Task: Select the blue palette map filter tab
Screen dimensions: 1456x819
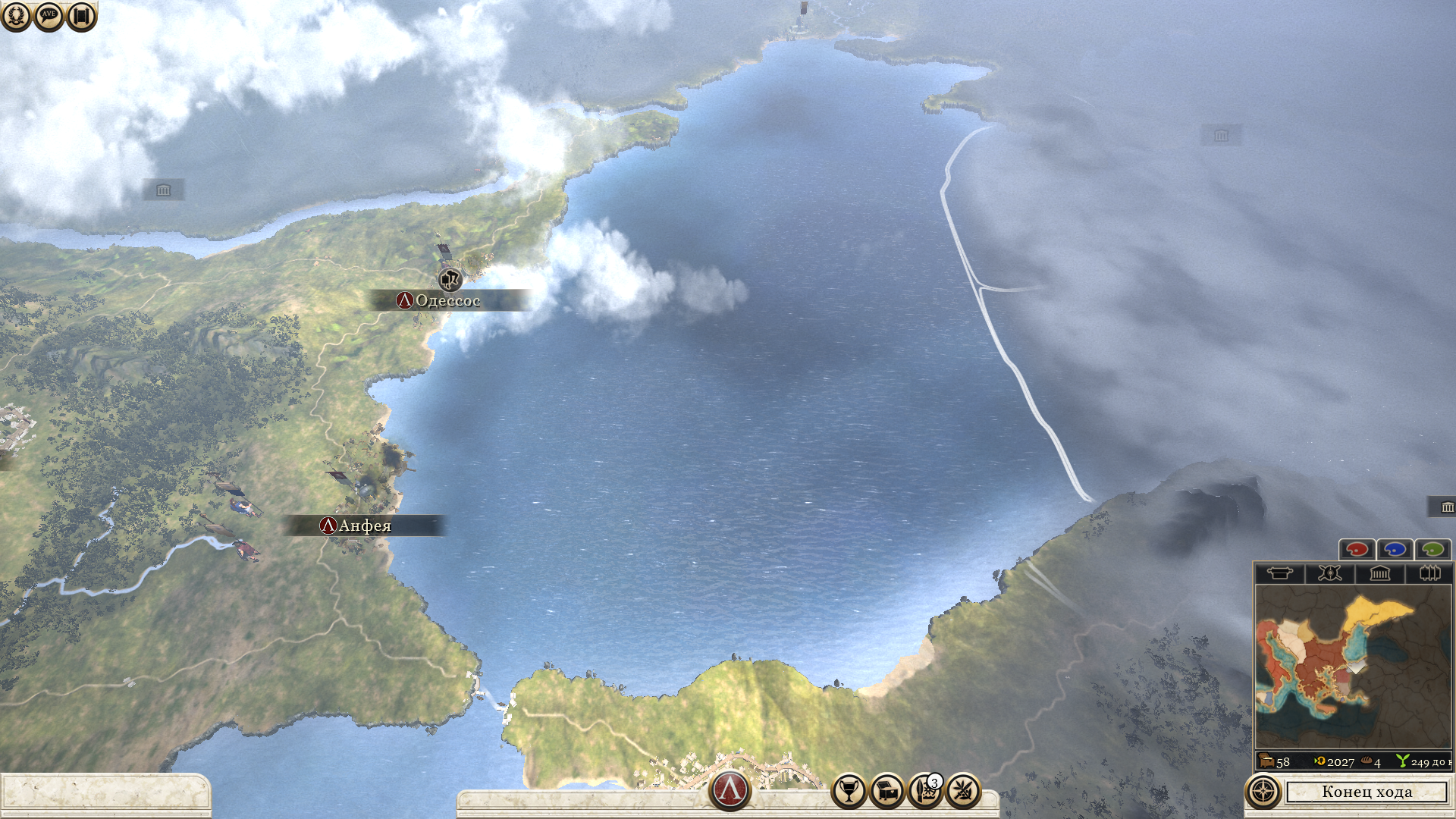Action: 1395,549
